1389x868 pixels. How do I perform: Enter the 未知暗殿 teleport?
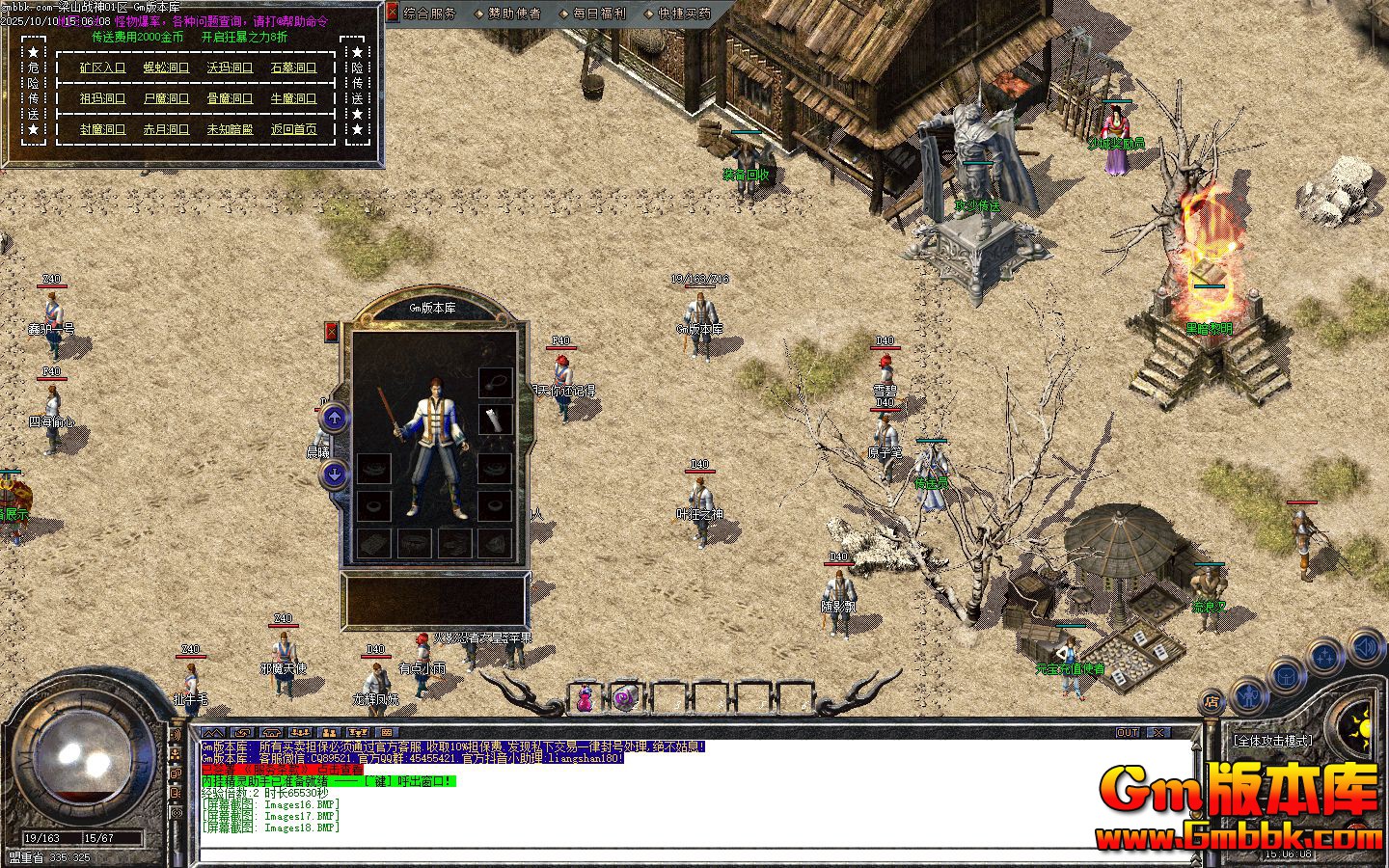[x=230, y=129]
